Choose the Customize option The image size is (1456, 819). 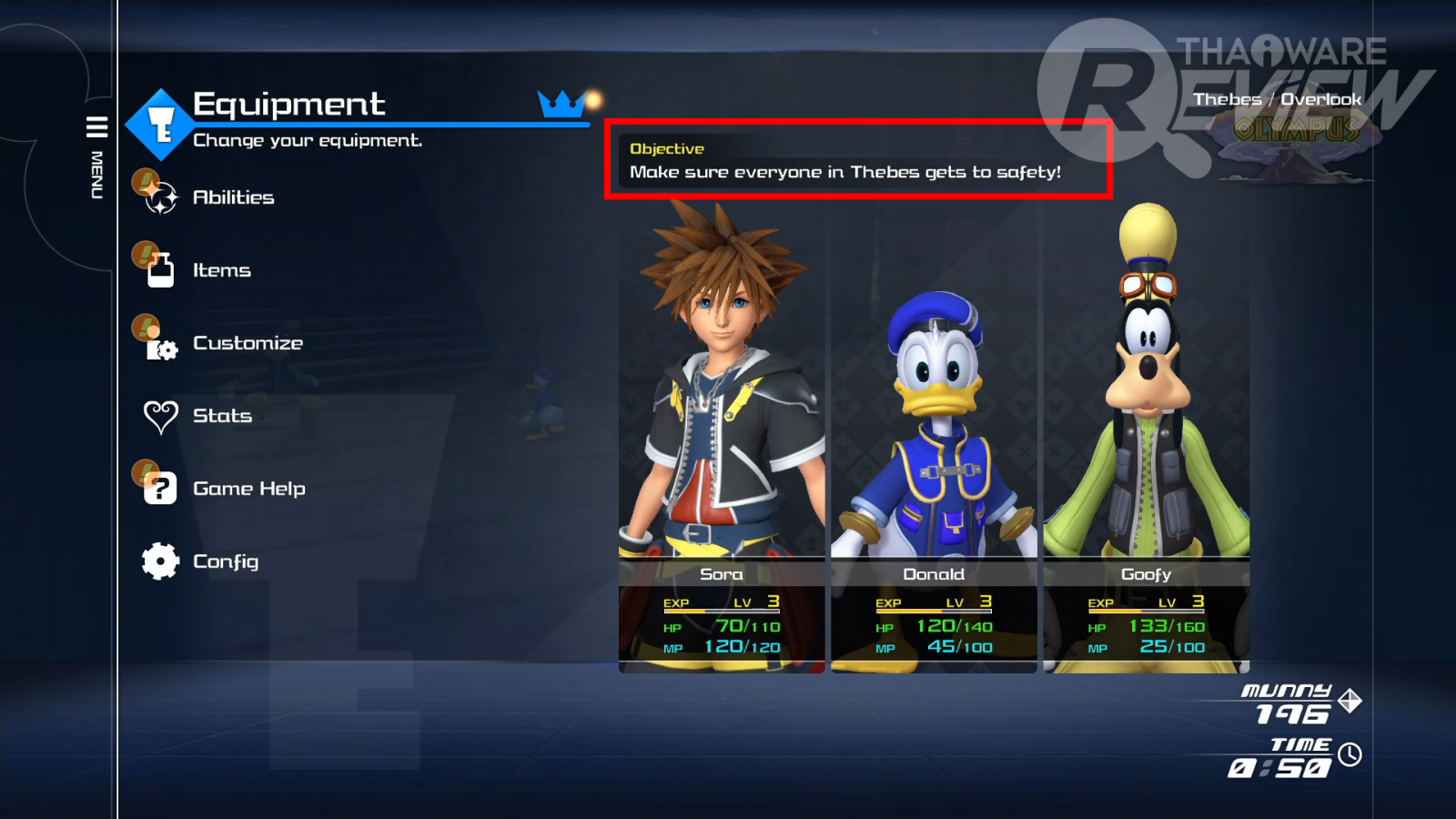pyautogui.click(x=247, y=343)
